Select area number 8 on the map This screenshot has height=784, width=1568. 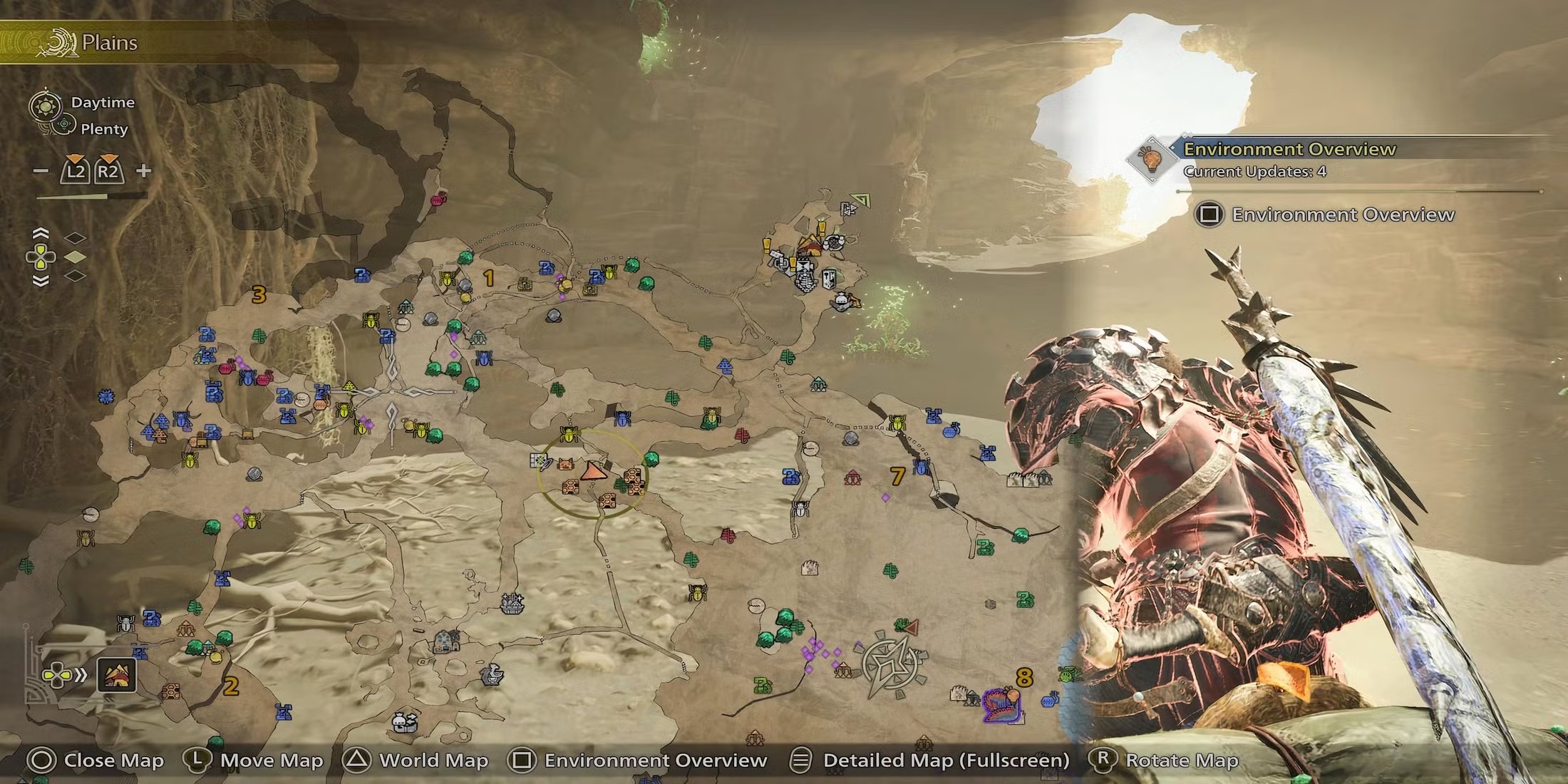pyautogui.click(x=1024, y=677)
